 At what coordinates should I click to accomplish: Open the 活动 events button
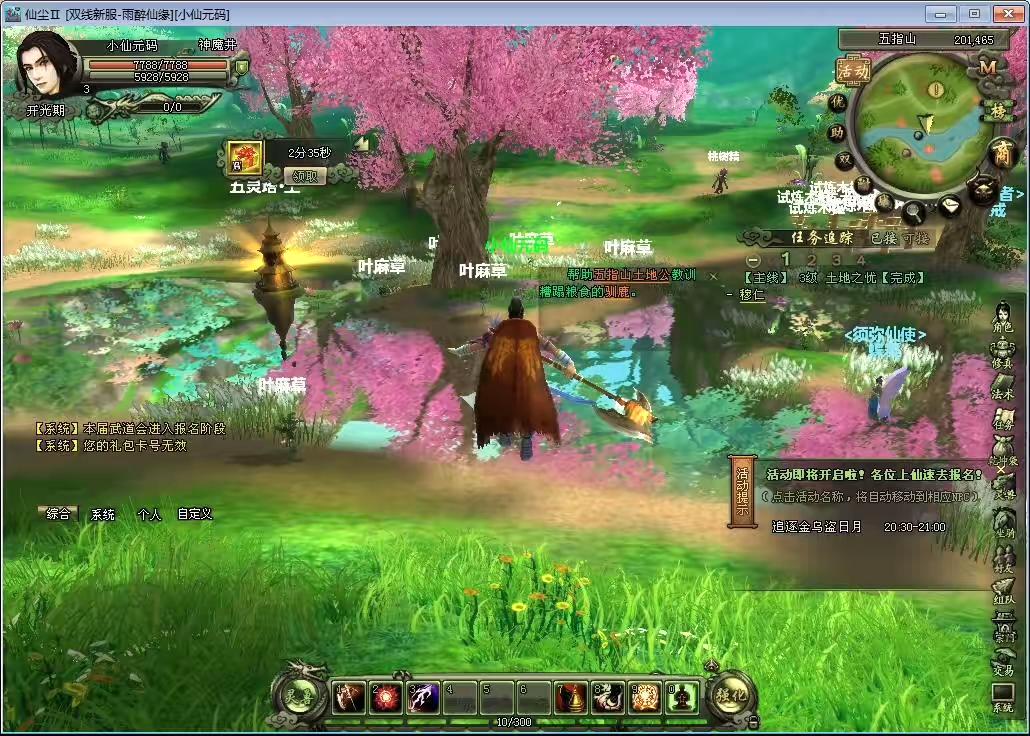pyautogui.click(x=853, y=71)
